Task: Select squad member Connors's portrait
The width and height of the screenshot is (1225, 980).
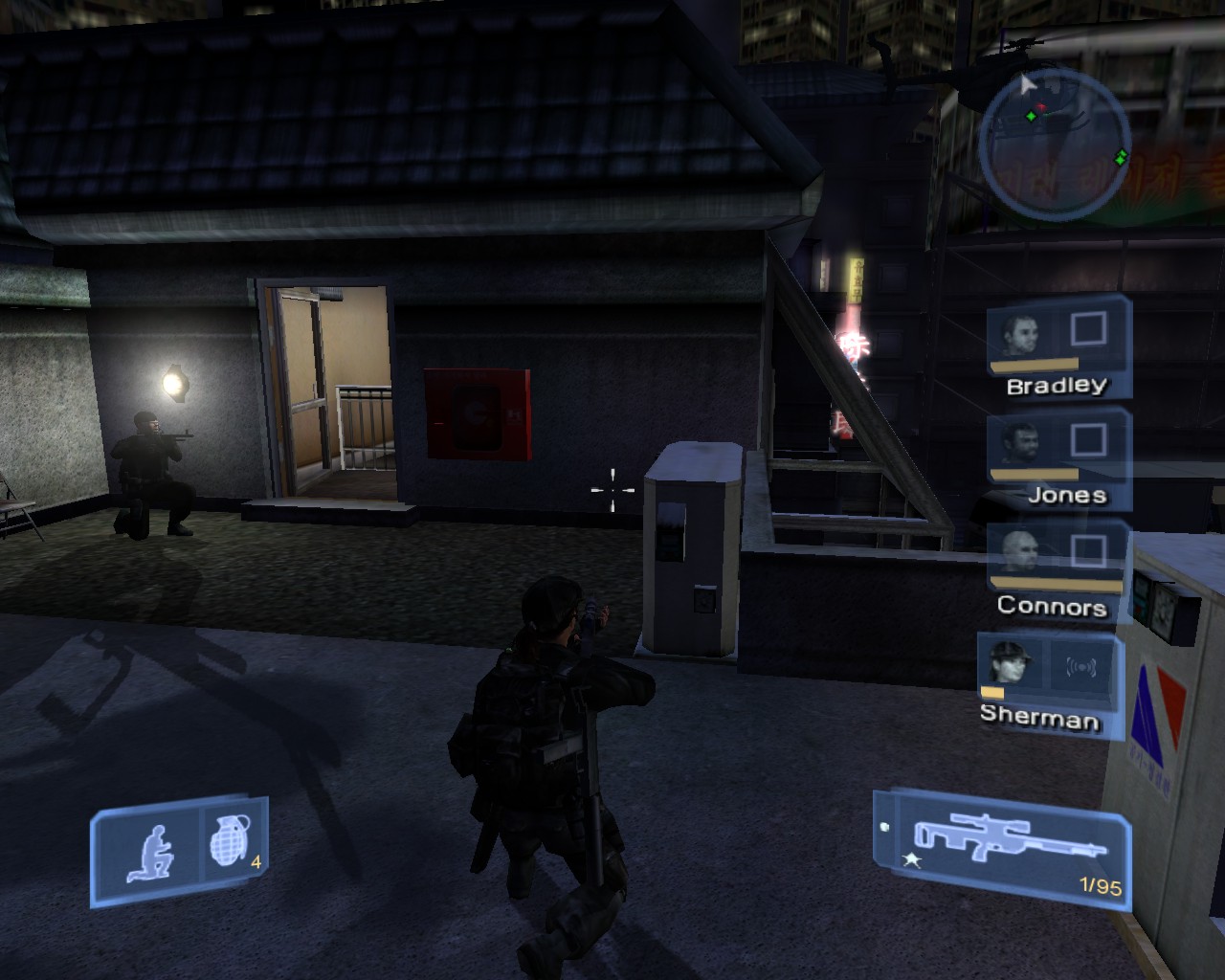Action: pos(1020,553)
